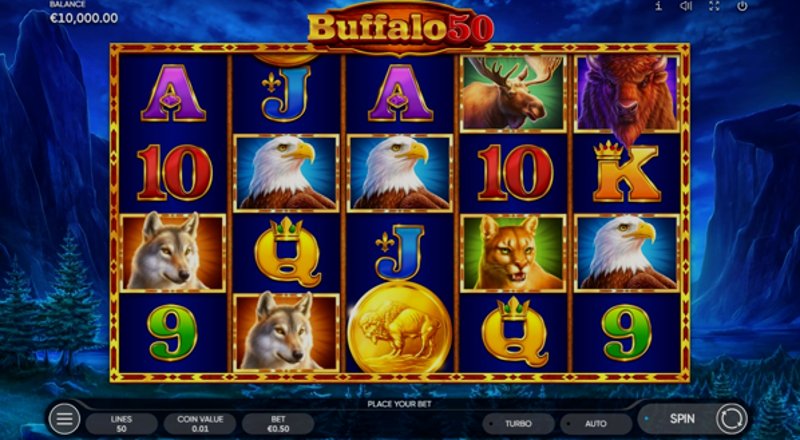Click the circular arrows icon beside Spin
800x440 pixels.
point(731,418)
